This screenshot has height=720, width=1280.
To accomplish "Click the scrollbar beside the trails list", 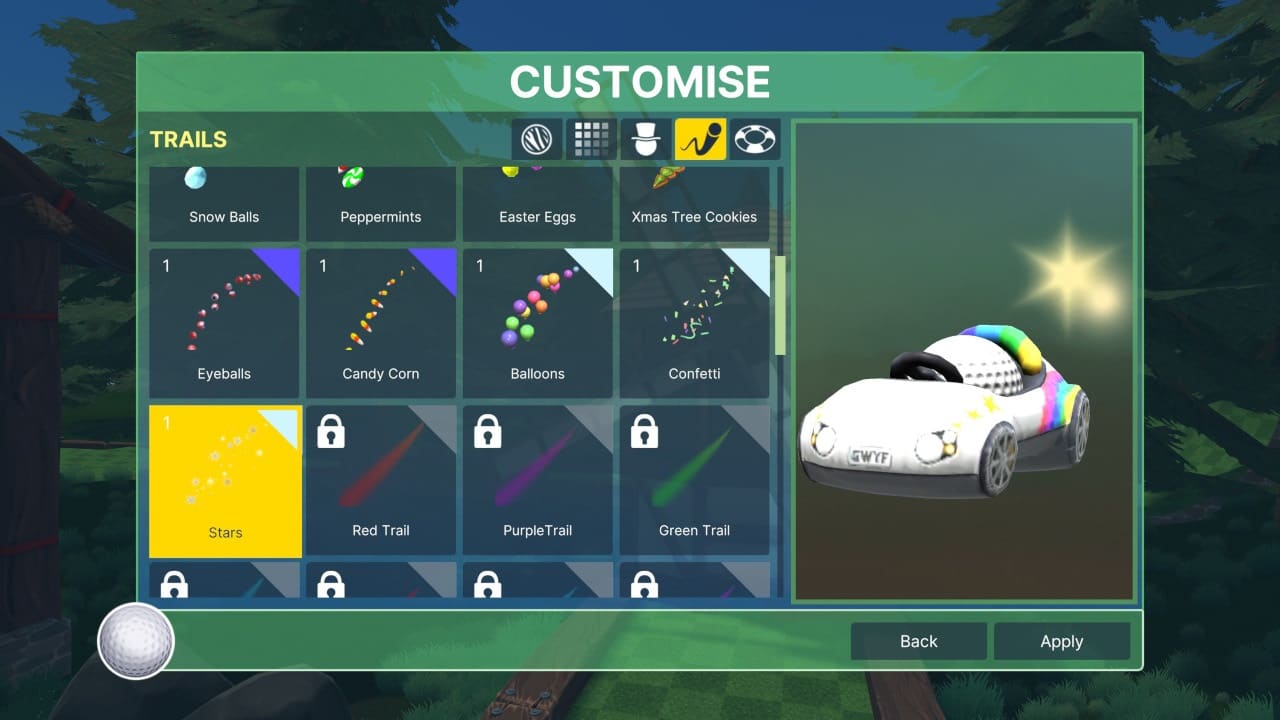I will pyautogui.click(x=780, y=300).
